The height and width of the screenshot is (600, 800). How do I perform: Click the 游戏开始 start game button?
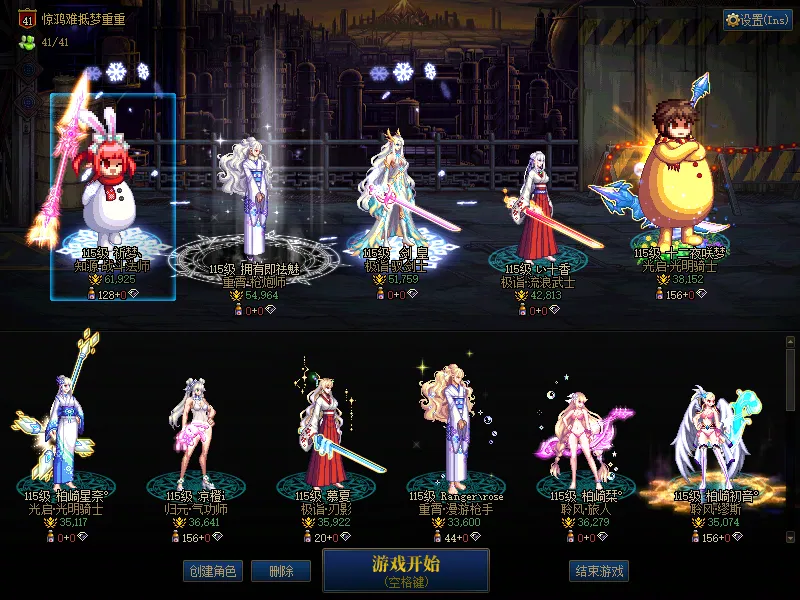point(405,570)
